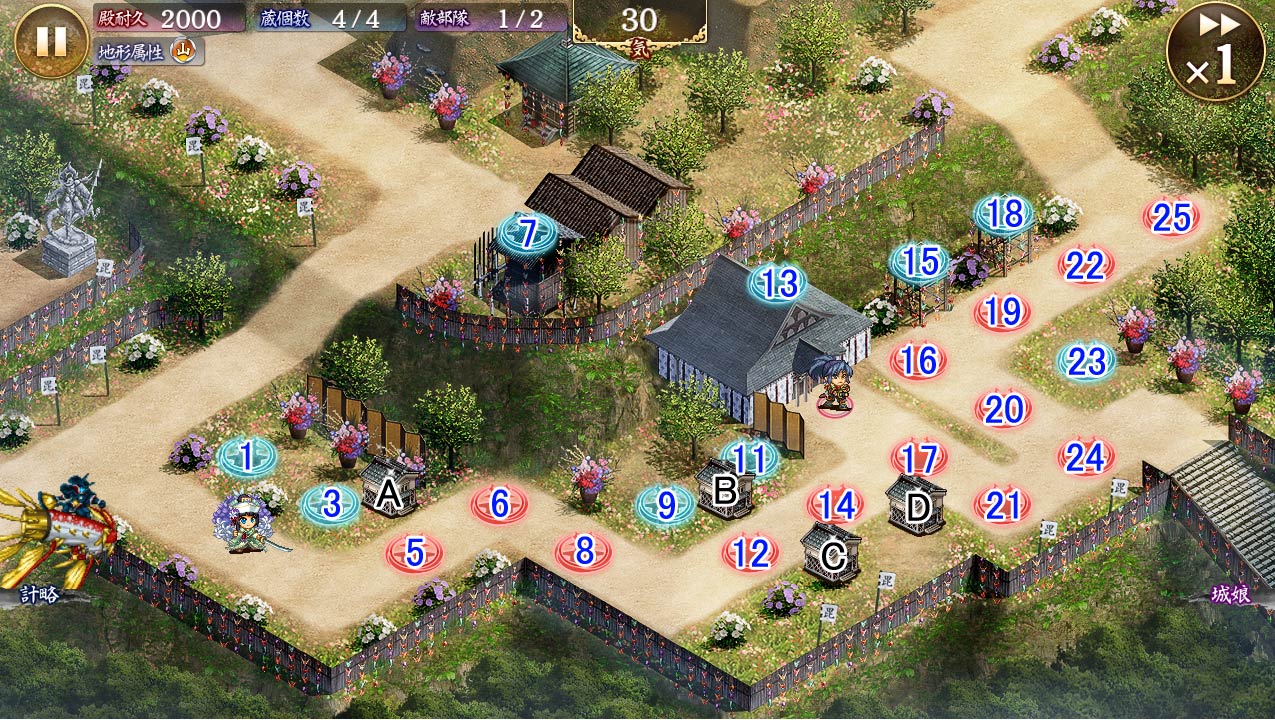
Task: Select red placement tile 25
Action: pos(1171,217)
